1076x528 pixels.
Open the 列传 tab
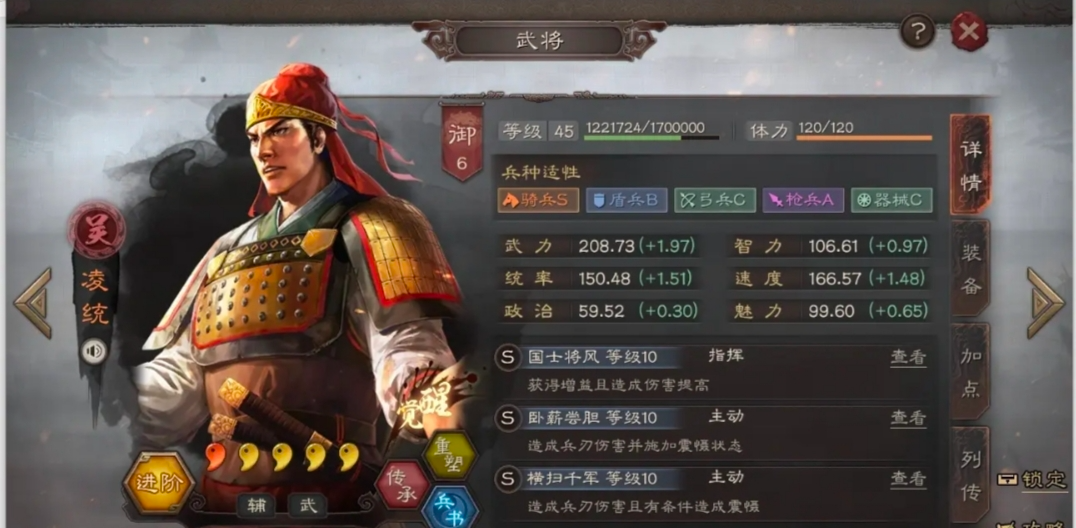pos(970,475)
